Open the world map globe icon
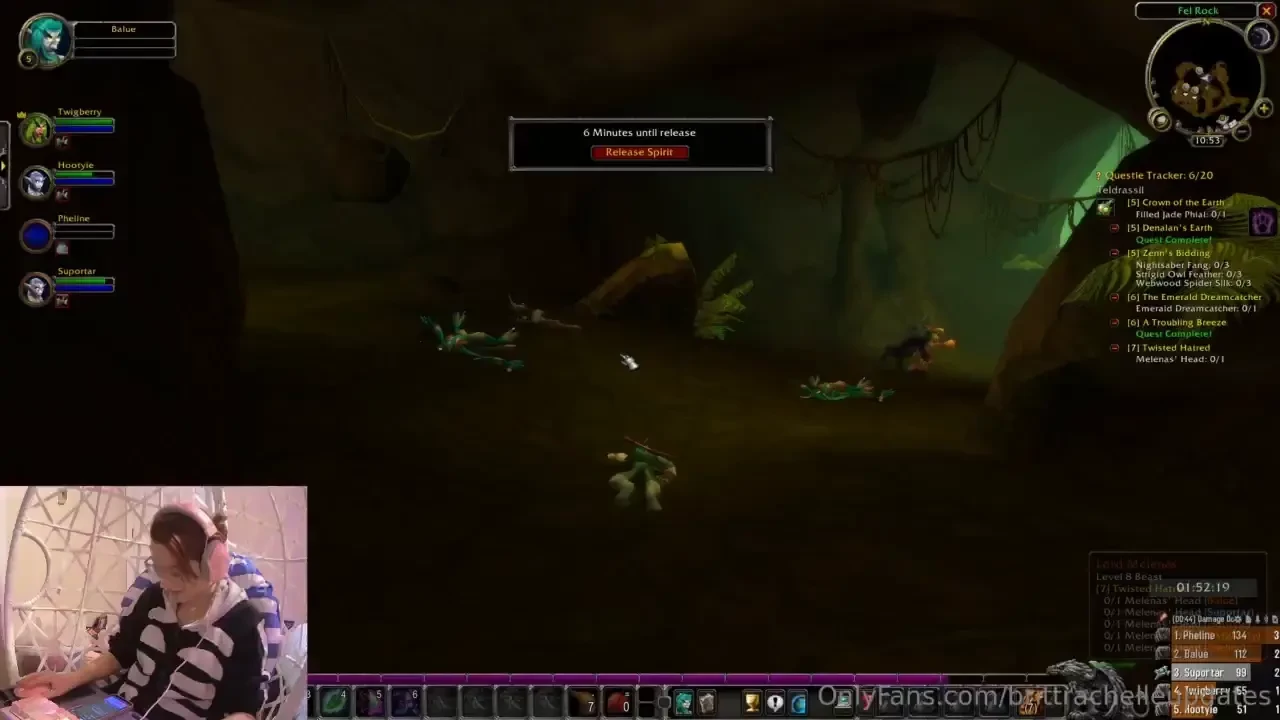 797,701
